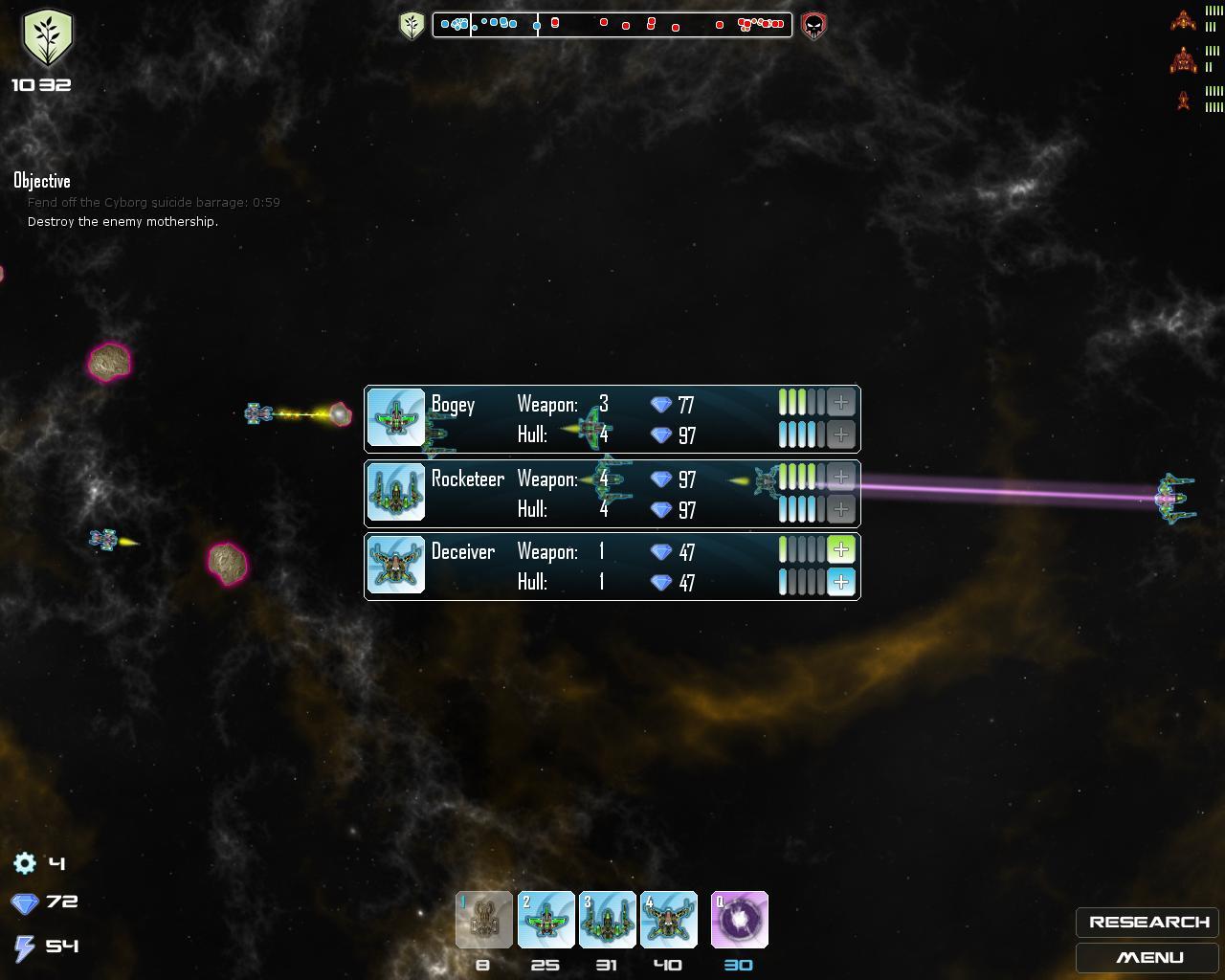Build the ship in slot 1 costing 8
Screen dimensions: 1225x980
coord(484,920)
